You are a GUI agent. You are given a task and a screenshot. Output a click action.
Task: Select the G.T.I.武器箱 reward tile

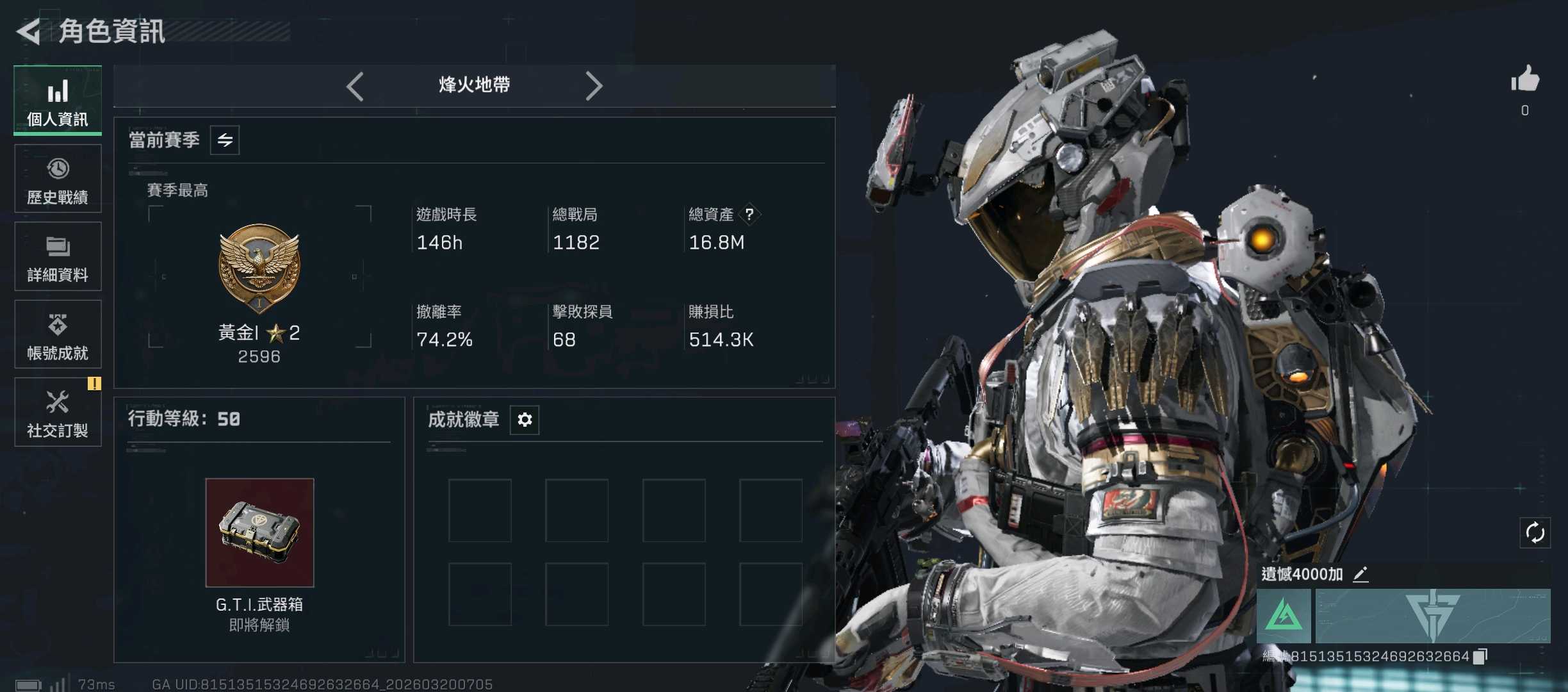tap(259, 532)
